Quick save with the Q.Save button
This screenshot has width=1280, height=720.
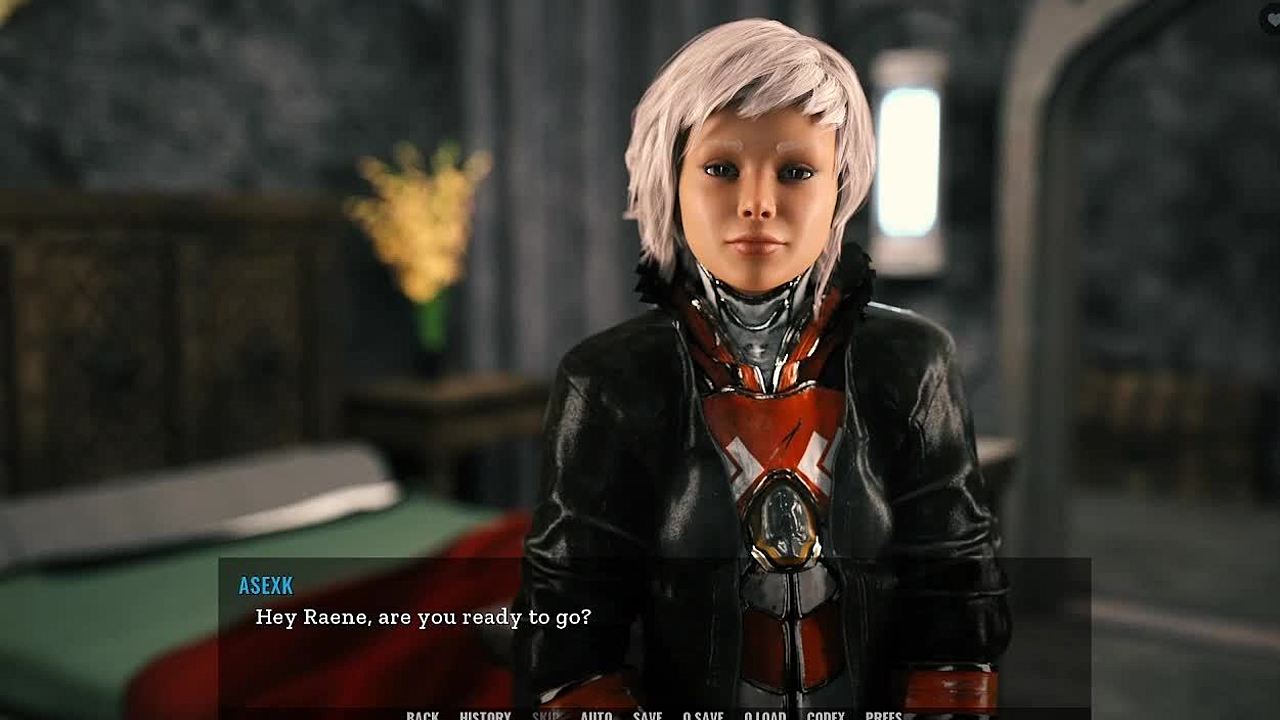tap(703, 715)
